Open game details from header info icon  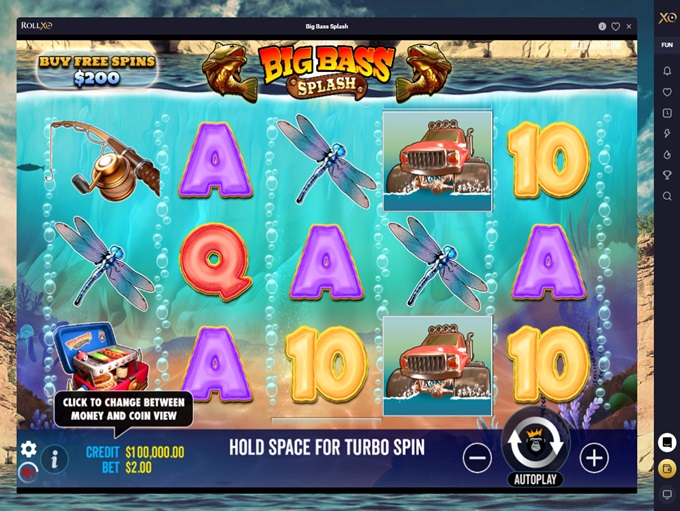coord(602,27)
